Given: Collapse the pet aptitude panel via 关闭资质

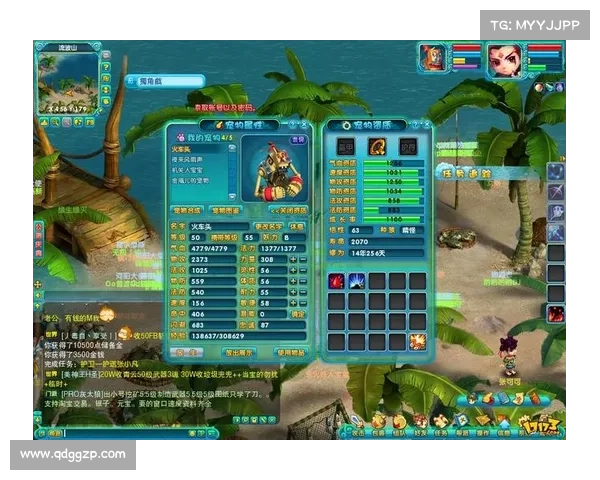Looking at the screenshot, I should click(288, 211).
